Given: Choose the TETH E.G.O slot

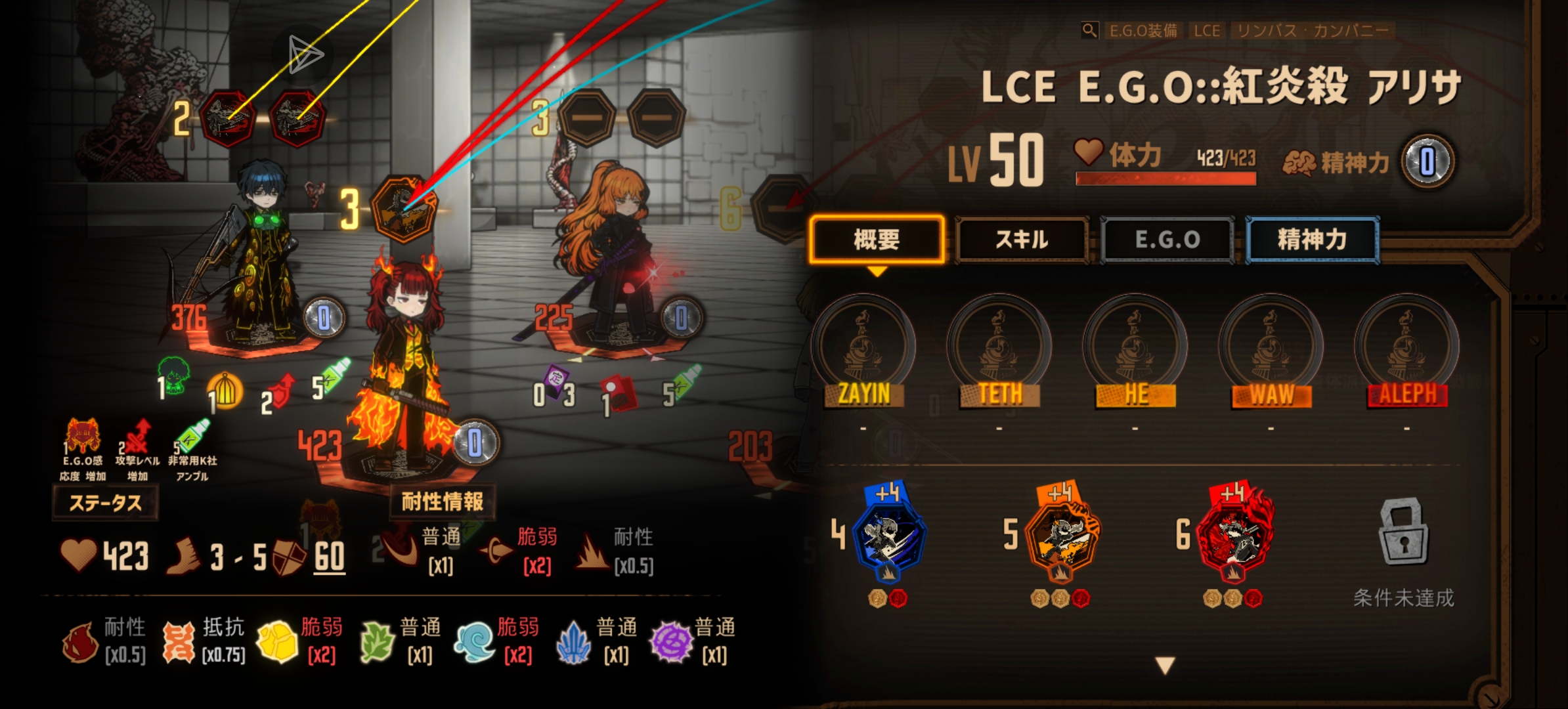Looking at the screenshot, I should point(999,348).
